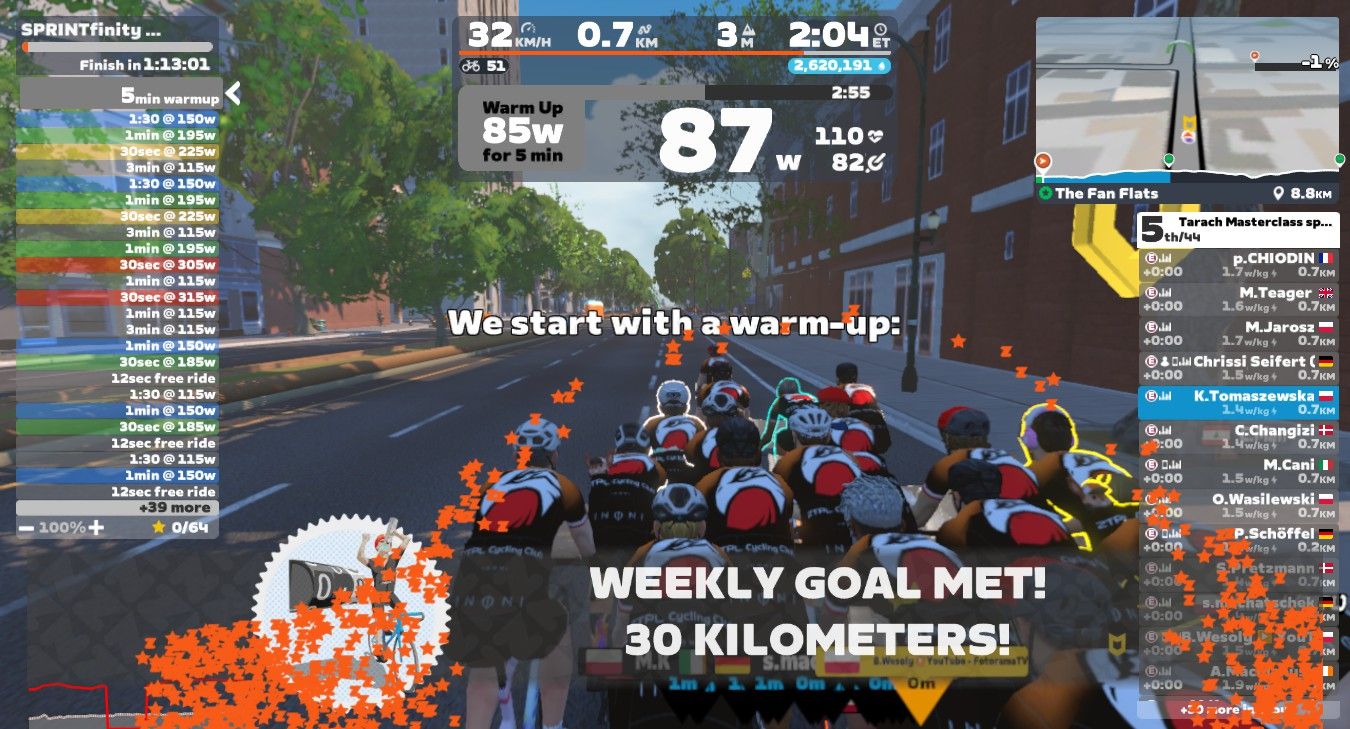Collapse the workout panel with the arrow

pos(233,94)
